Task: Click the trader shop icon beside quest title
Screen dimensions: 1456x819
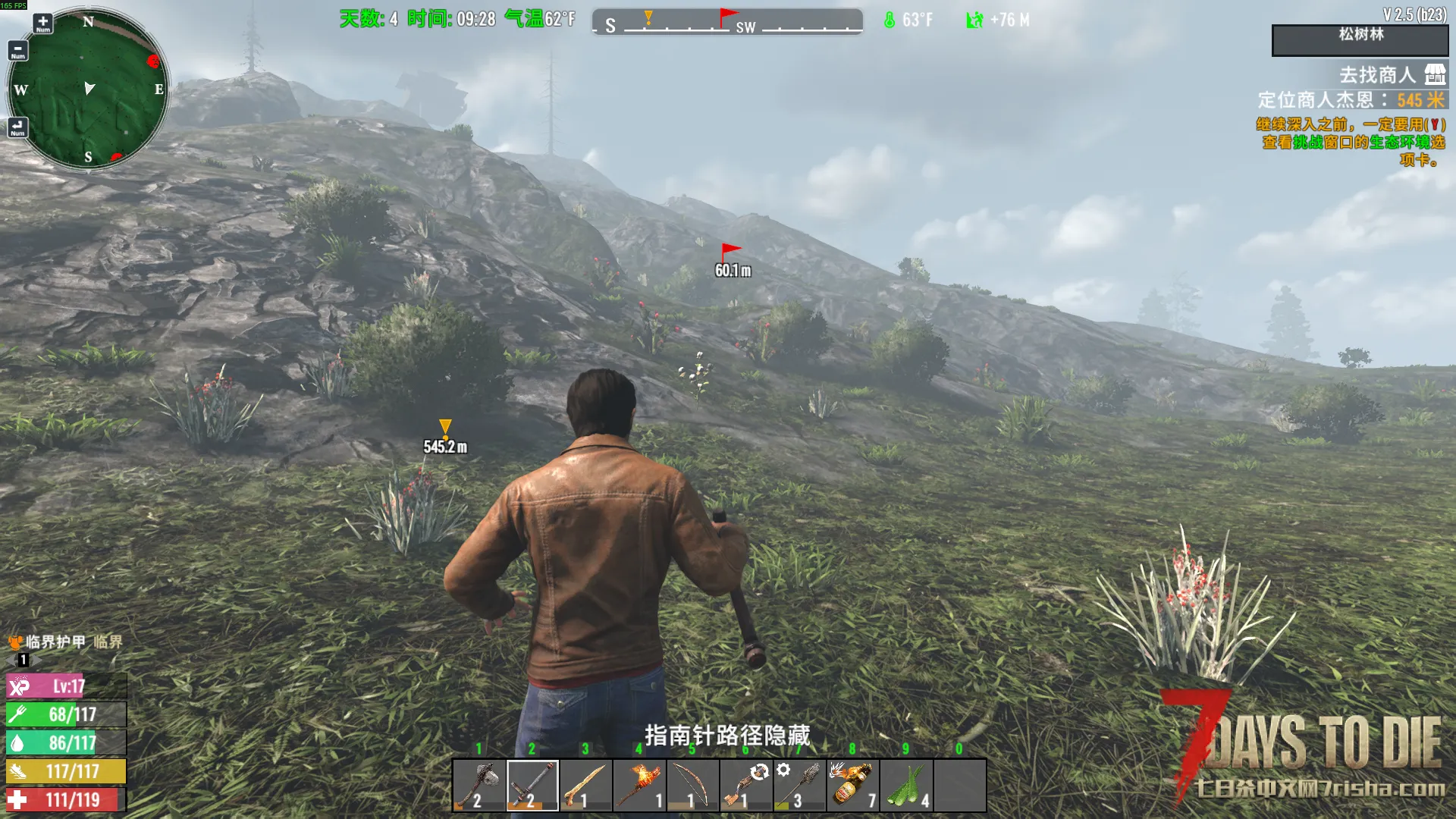Action: click(x=1435, y=74)
